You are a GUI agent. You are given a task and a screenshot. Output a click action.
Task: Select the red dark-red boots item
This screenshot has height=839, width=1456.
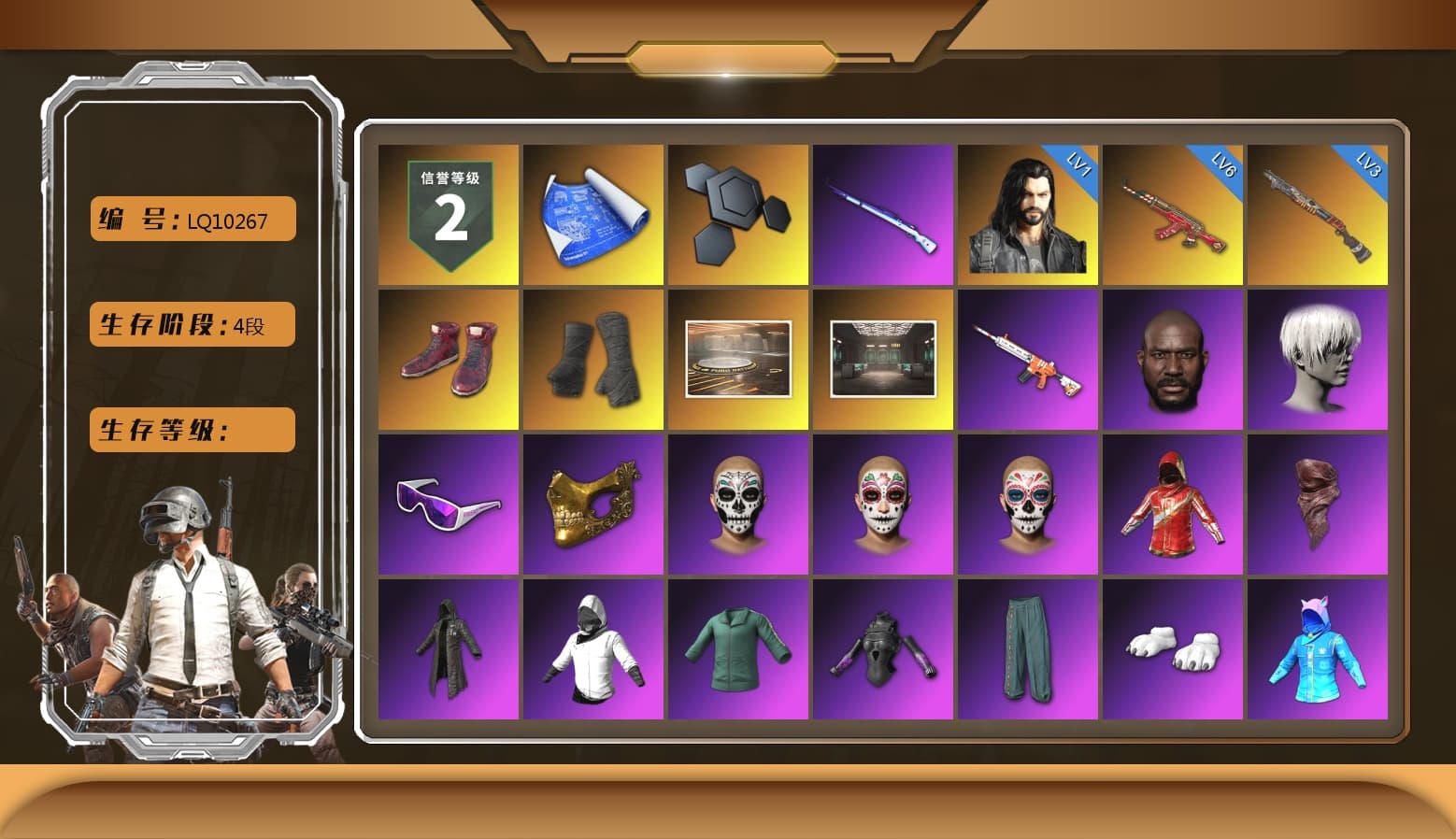click(447, 358)
